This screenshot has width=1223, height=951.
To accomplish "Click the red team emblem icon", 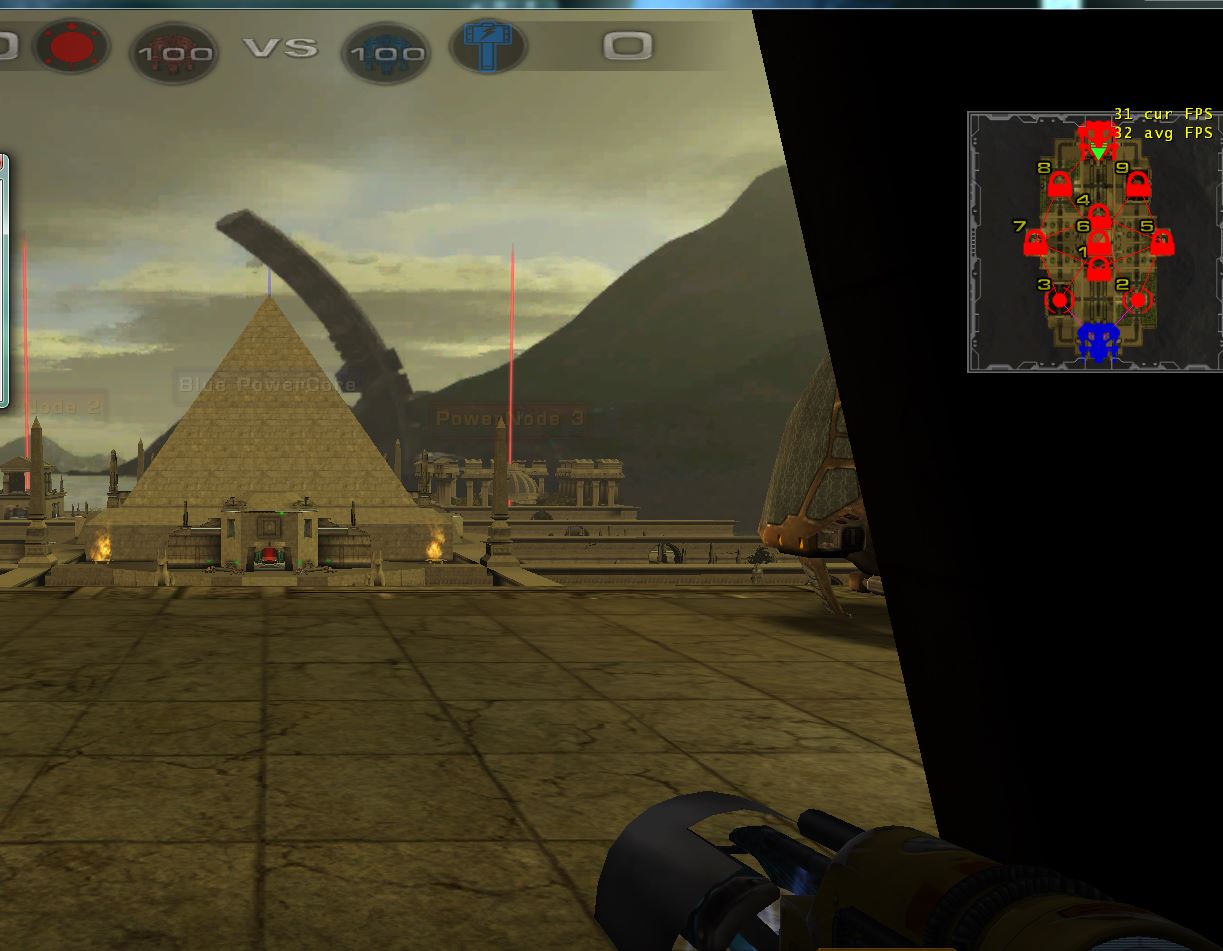I will click(x=70, y=47).
